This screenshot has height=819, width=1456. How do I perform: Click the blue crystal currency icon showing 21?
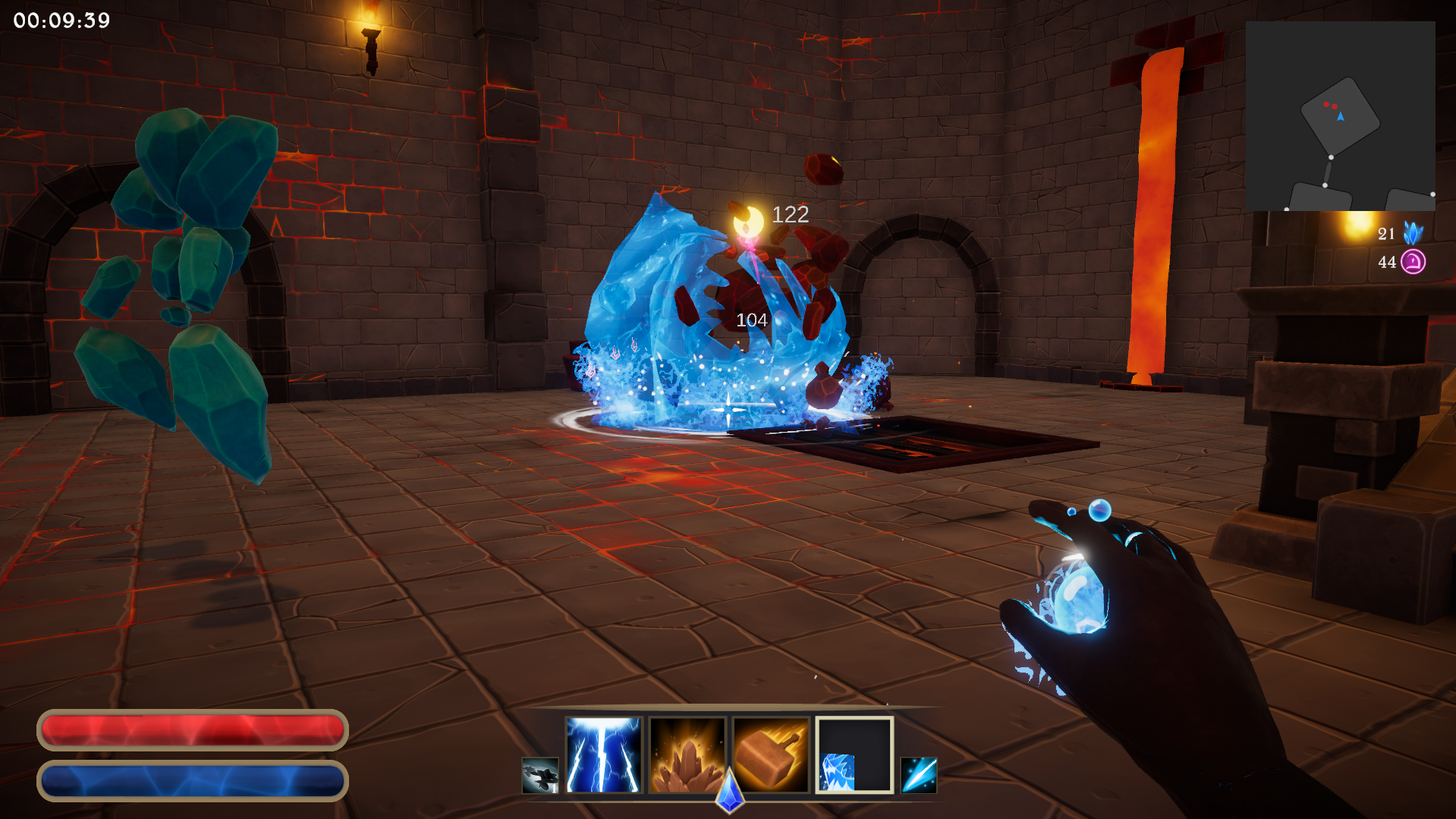[x=1415, y=234]
